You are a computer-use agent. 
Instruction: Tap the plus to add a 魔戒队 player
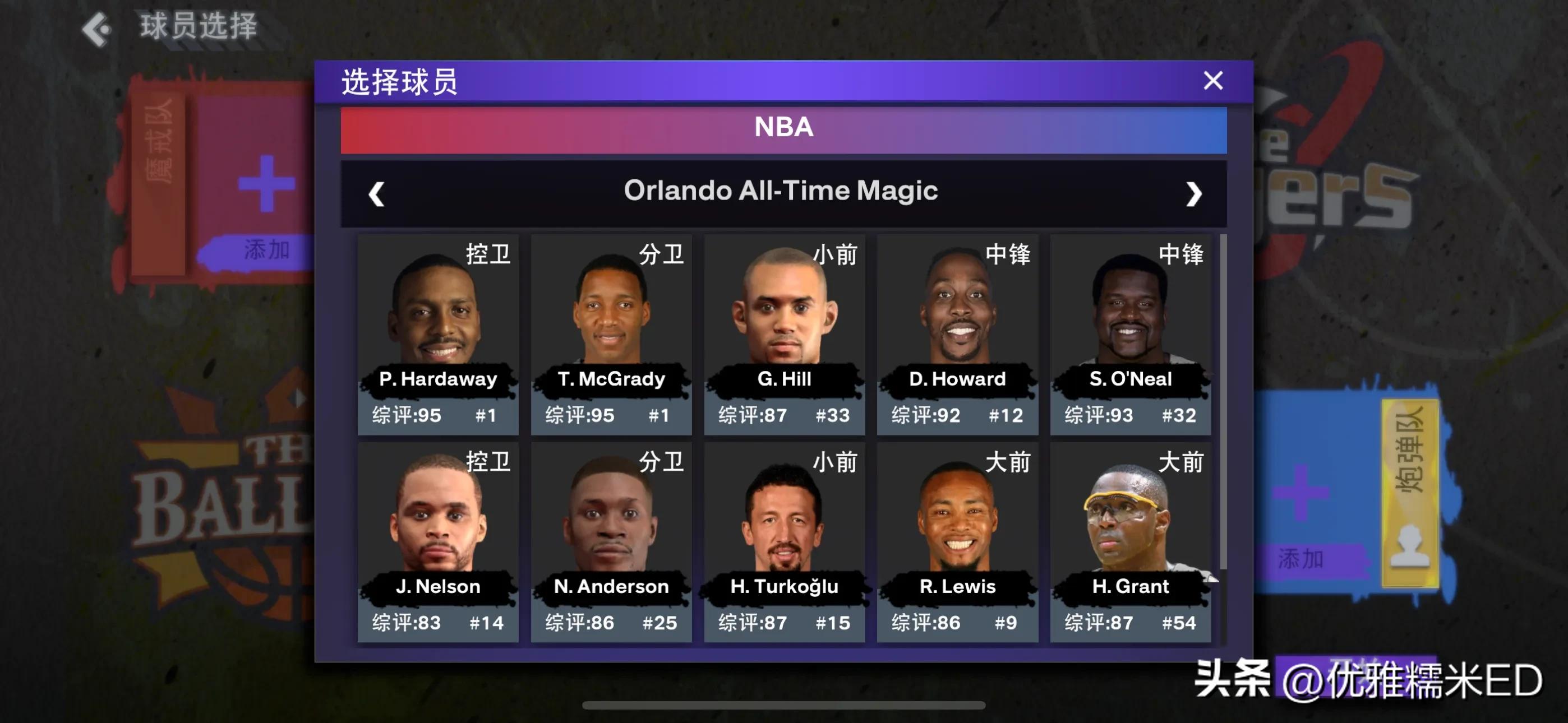pos(266,183)
